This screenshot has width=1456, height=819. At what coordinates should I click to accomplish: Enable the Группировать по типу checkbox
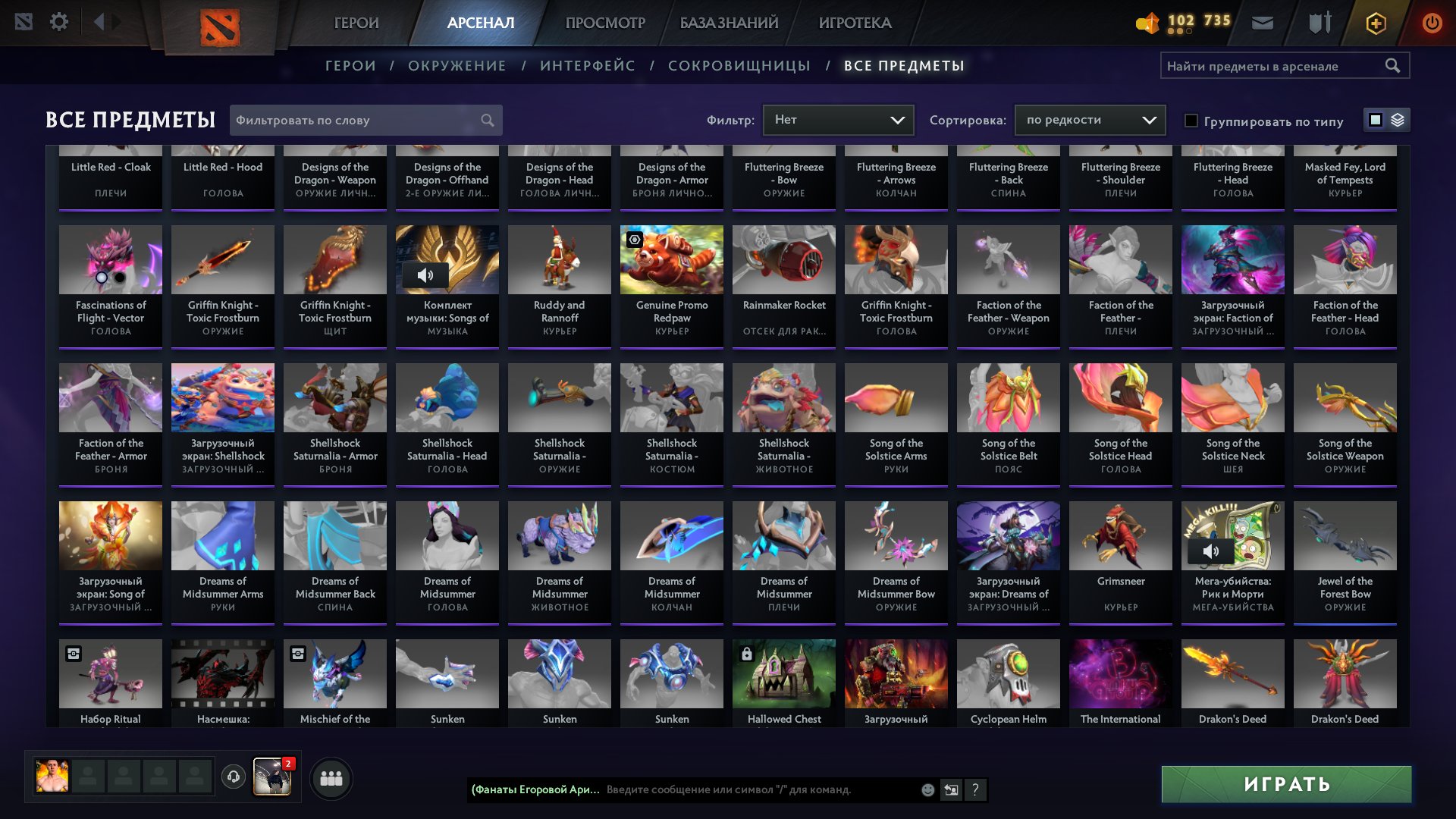click(1191, 121)
